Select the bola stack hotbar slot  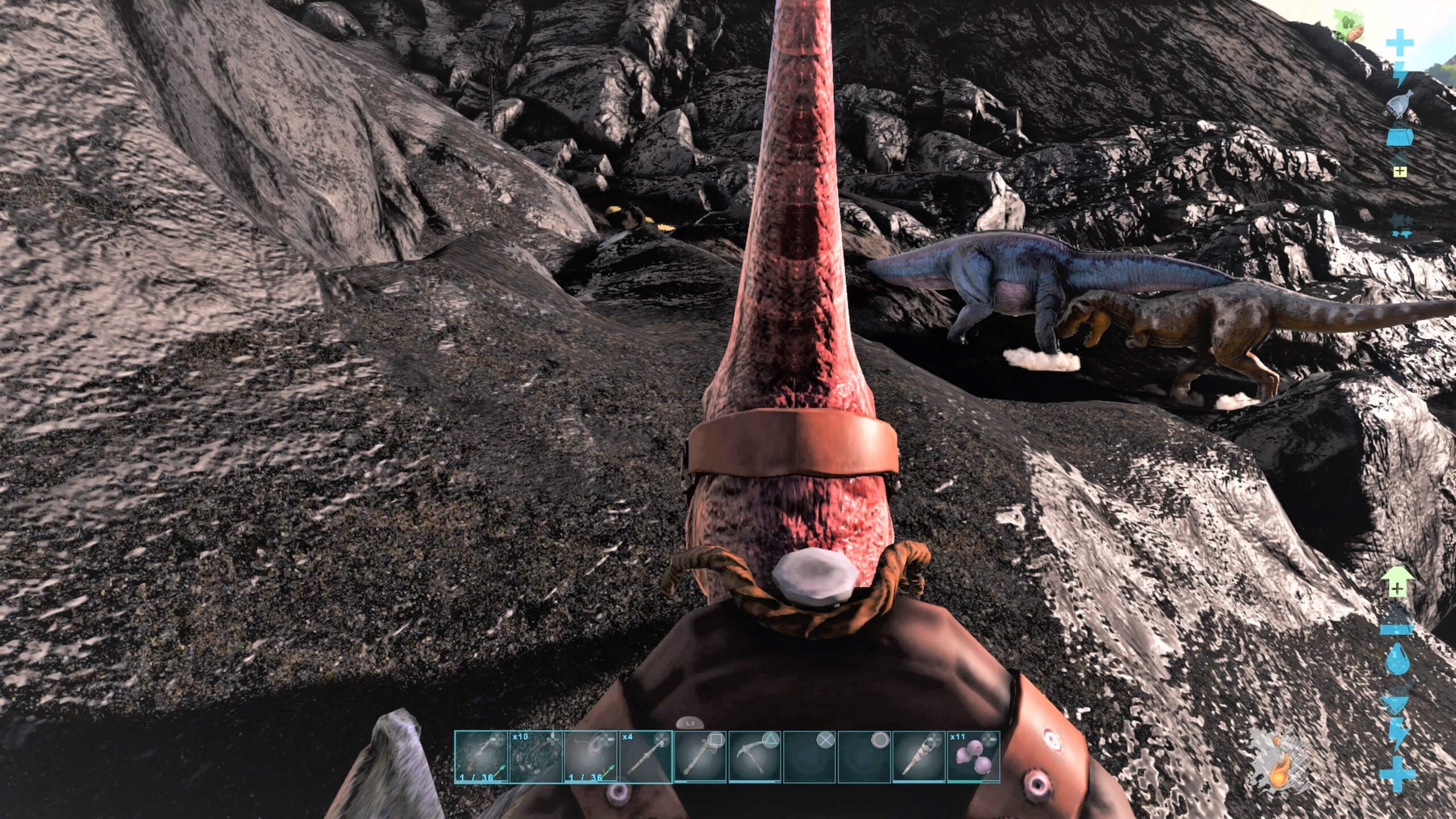pos(535,757)
